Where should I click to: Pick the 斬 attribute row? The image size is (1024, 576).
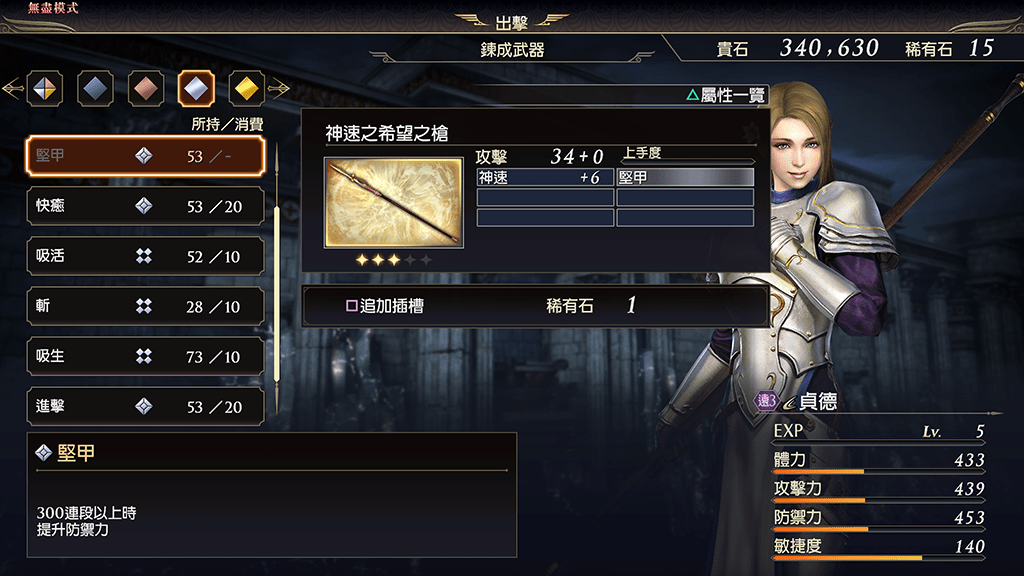click(x=145, y=306)
